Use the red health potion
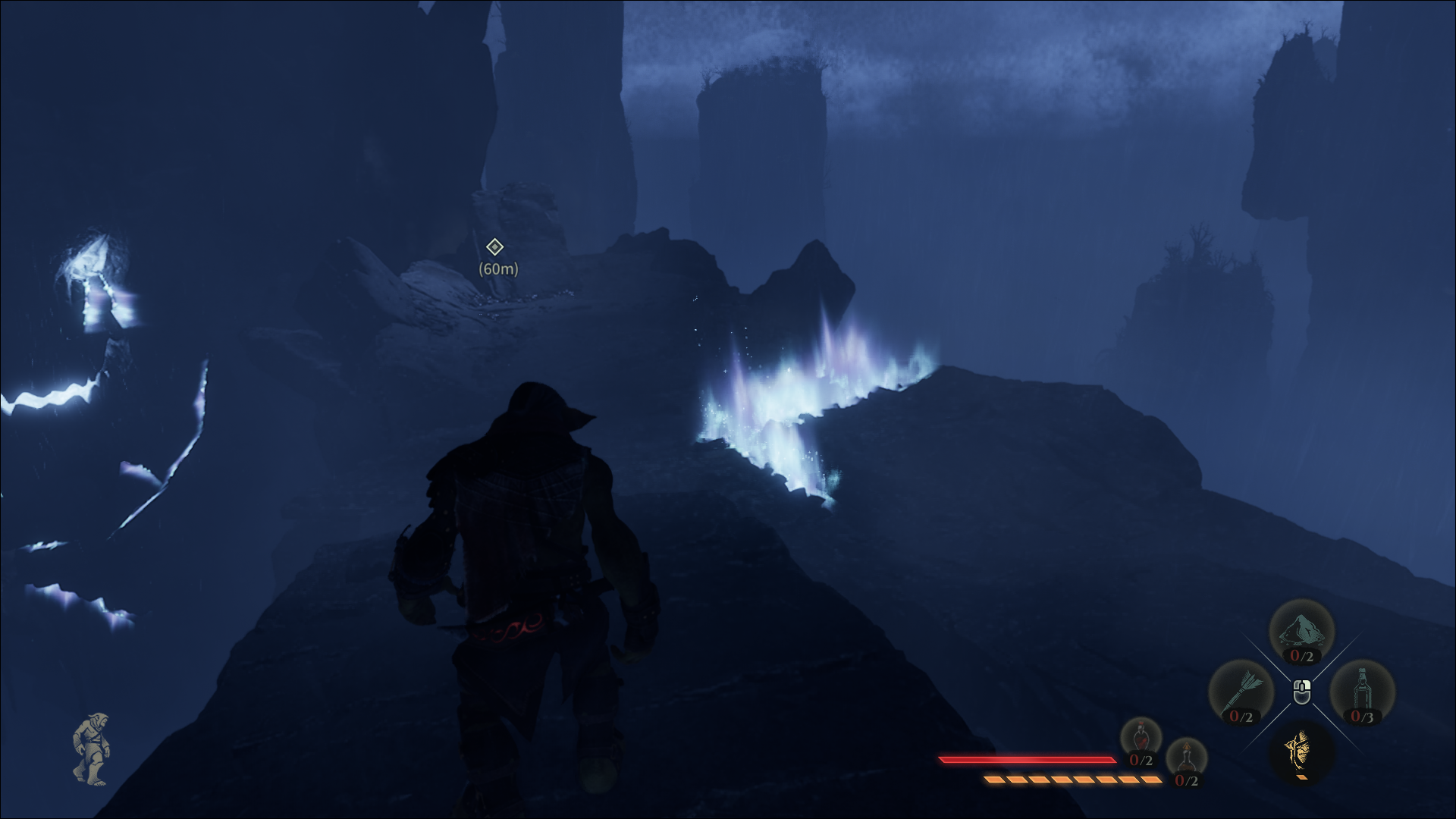 pyautogui.click(x=1141, y=739)
